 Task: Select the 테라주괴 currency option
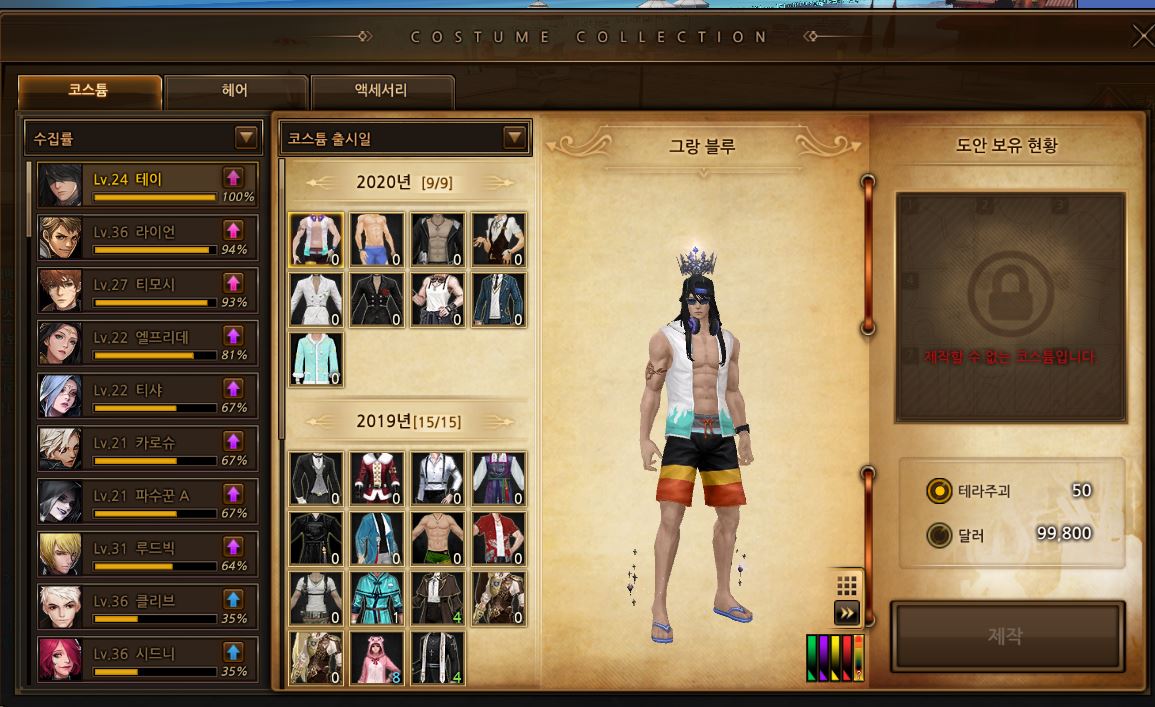tap(939, 491)
